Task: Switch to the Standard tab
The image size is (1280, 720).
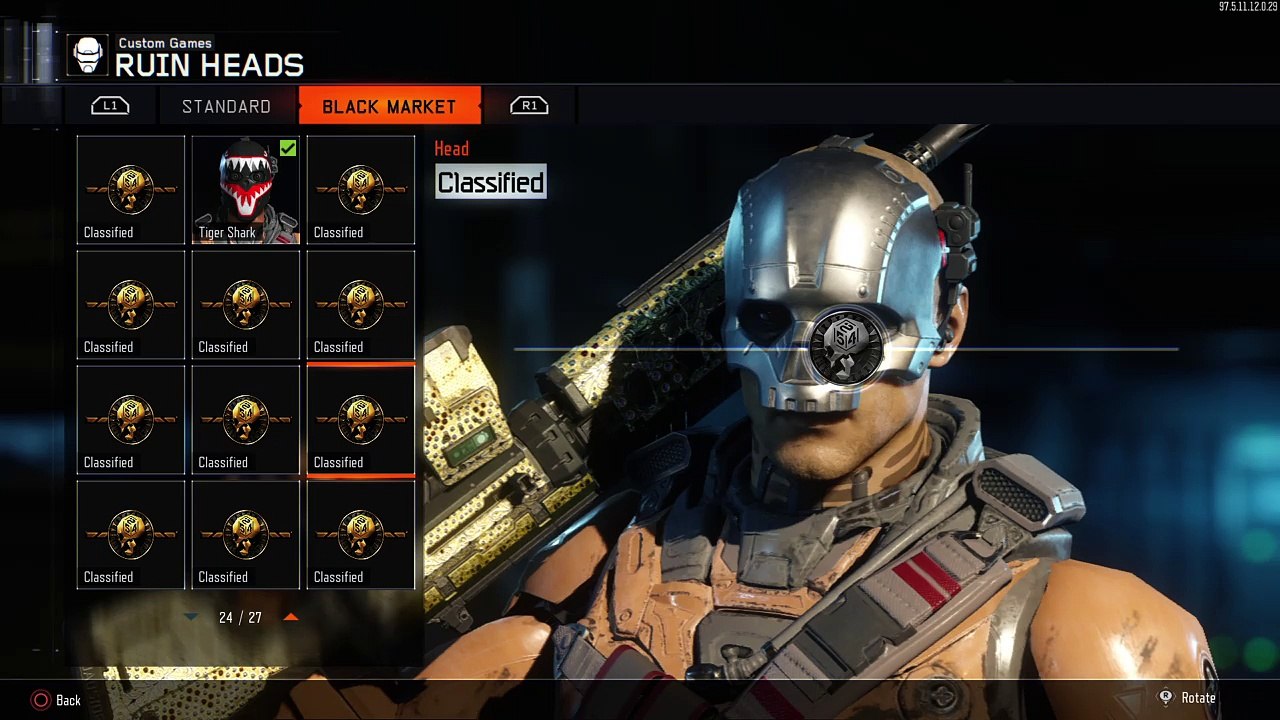Action: tap(226, 106)
